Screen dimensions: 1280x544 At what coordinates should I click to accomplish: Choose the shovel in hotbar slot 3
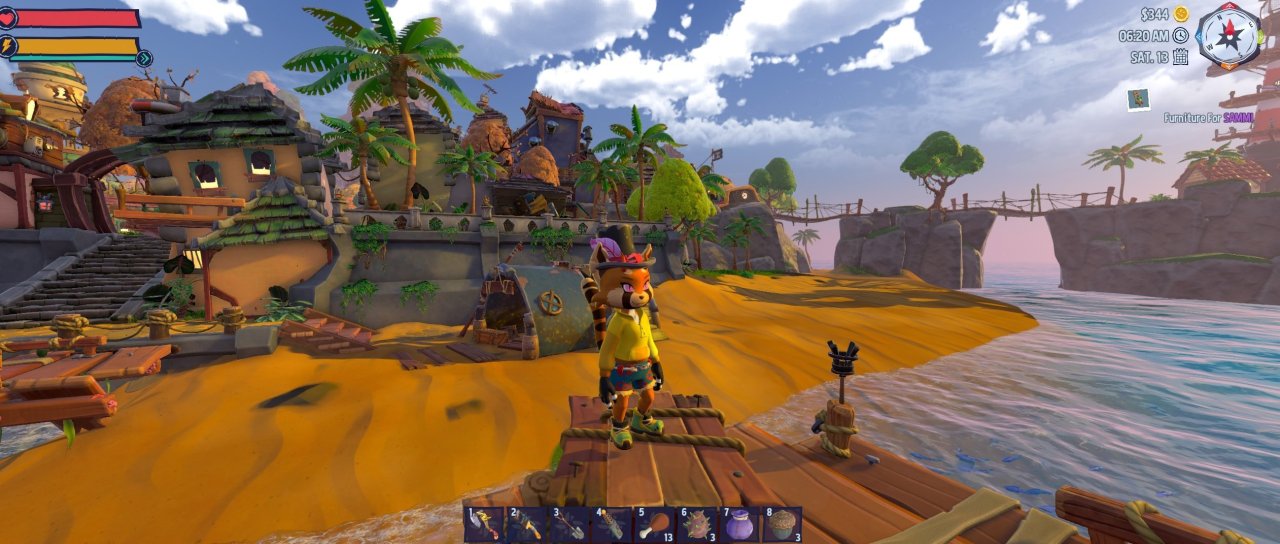click(569, 525)
